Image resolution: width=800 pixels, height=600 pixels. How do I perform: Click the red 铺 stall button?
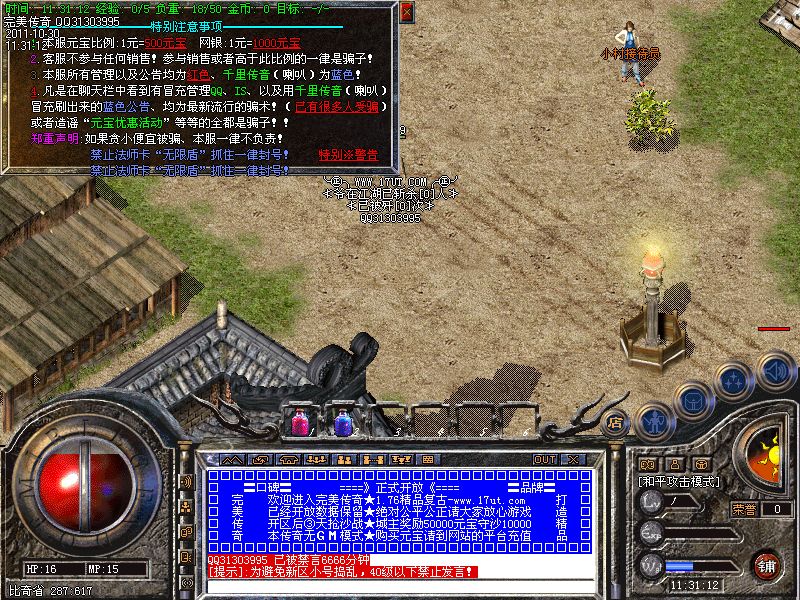[766, 565]
